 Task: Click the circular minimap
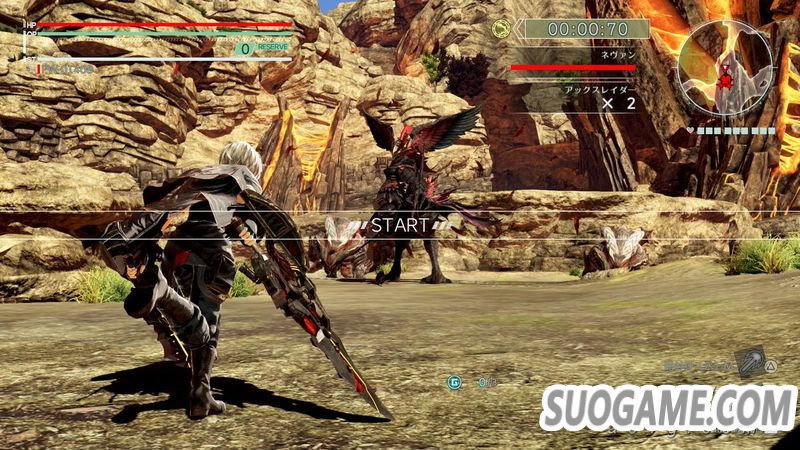pos(724,67)
